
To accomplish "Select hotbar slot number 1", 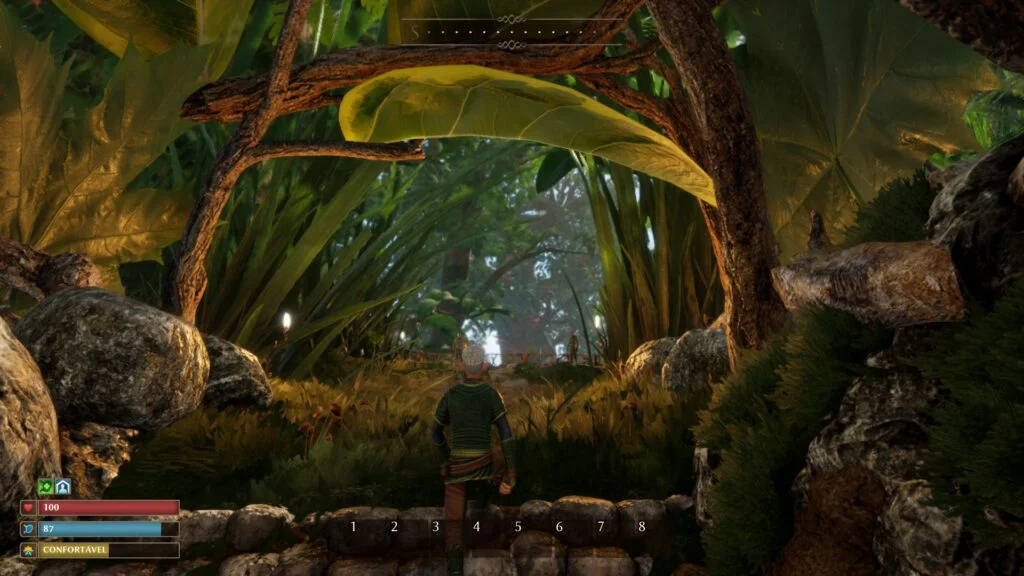I will (x=353, y=526).
